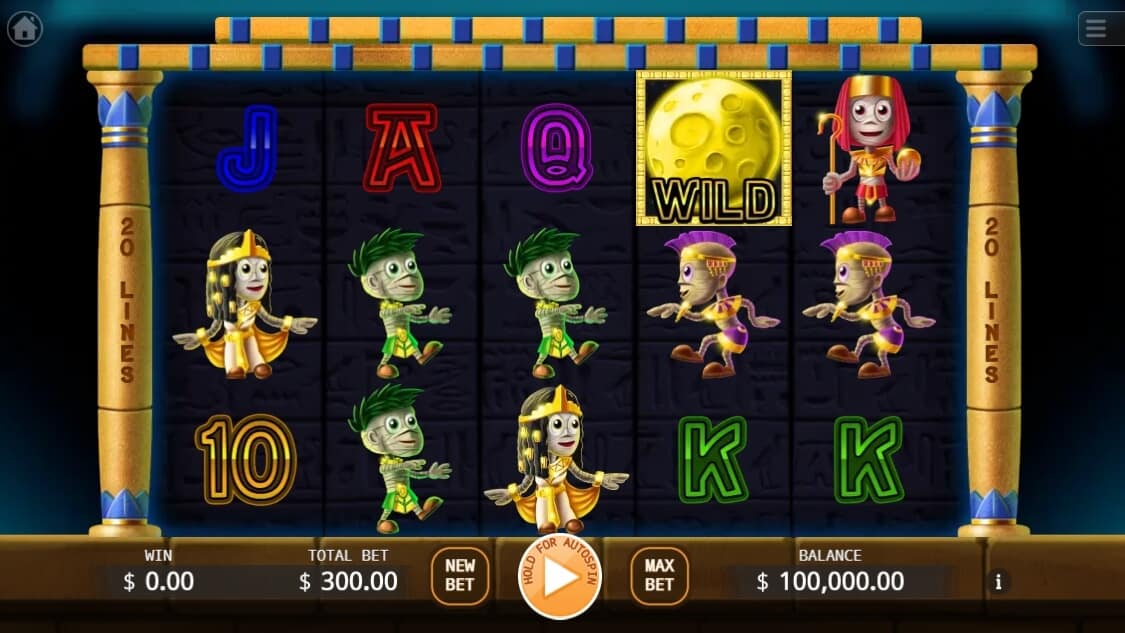Open the game info page
The height and width of the screenshot is (633, 1125).
[x=997, y=581]
